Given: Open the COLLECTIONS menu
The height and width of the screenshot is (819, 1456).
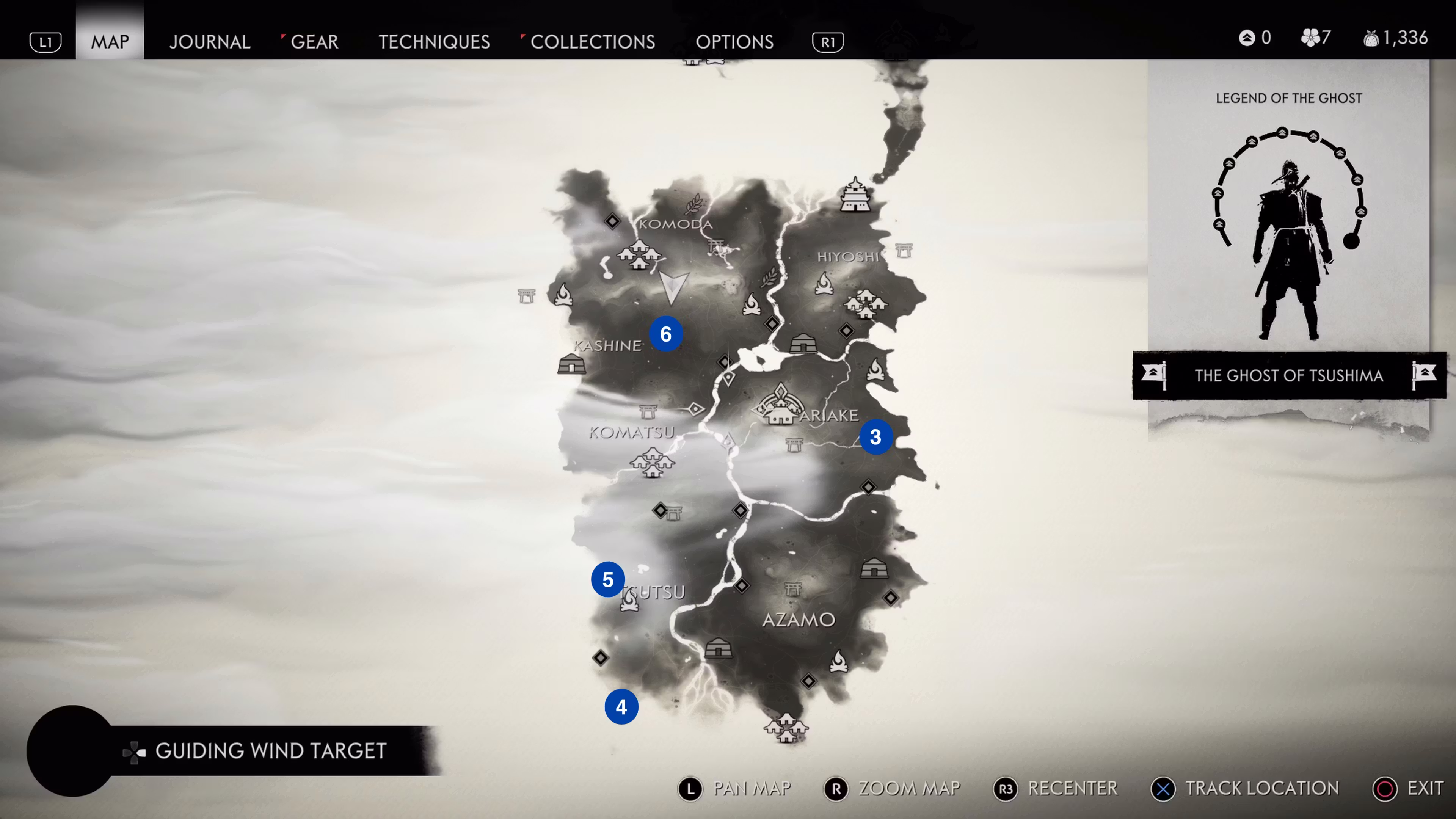Looking at the screenshot, I should pyautogui.click(x=592, y=41).
